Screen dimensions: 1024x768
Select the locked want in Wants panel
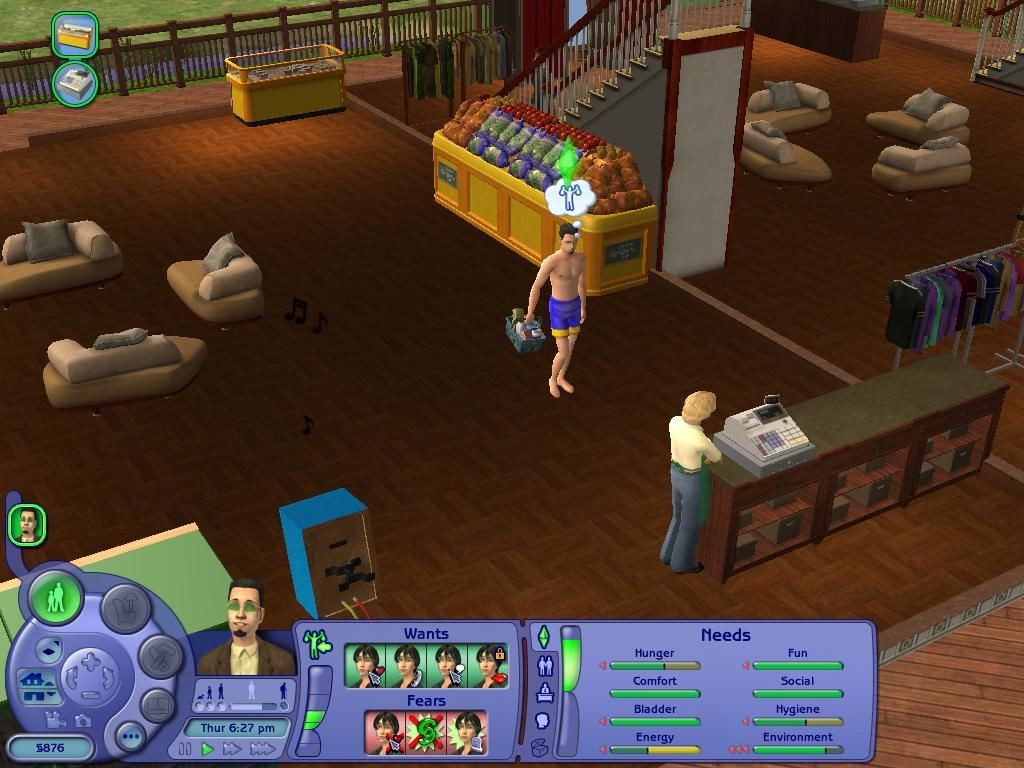(x=489, y=665)
